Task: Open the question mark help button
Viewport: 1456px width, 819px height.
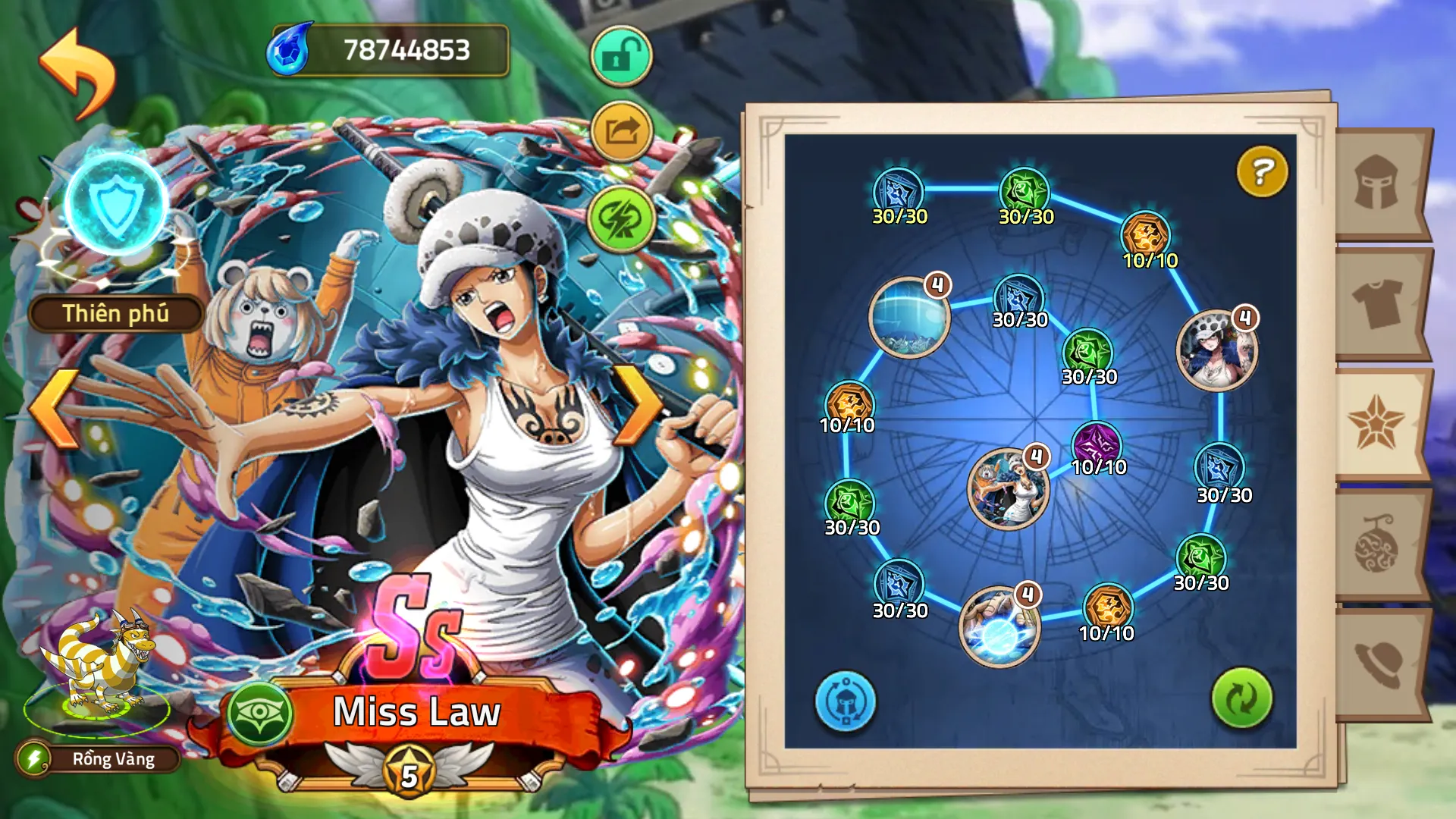Action: [x=1262, y=172]
